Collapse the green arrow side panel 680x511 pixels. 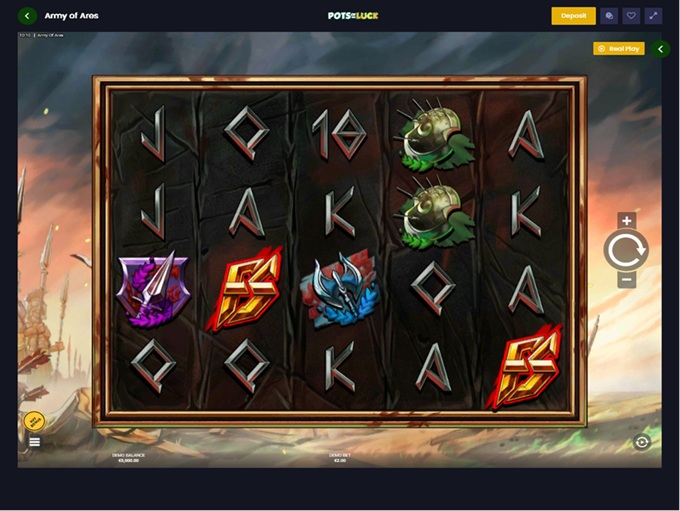pyautogui.click(x=660, y=49)
